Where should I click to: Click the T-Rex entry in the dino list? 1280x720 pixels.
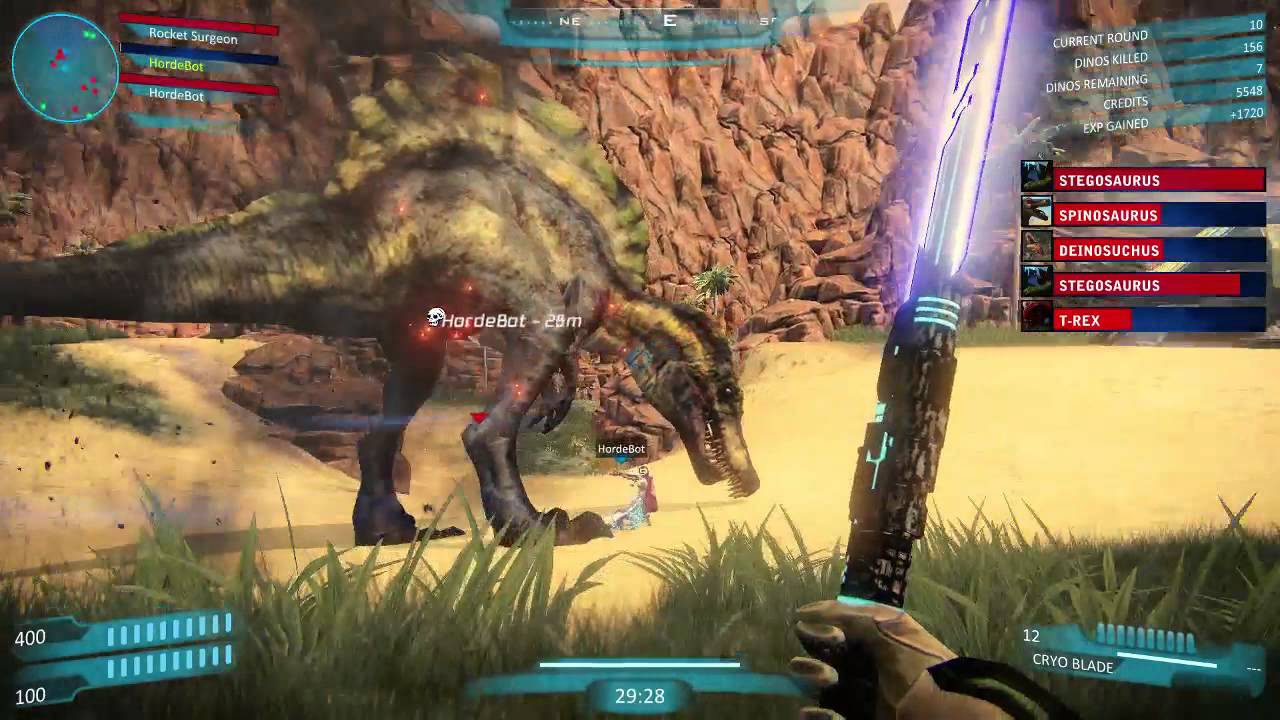pos(1143,320)
